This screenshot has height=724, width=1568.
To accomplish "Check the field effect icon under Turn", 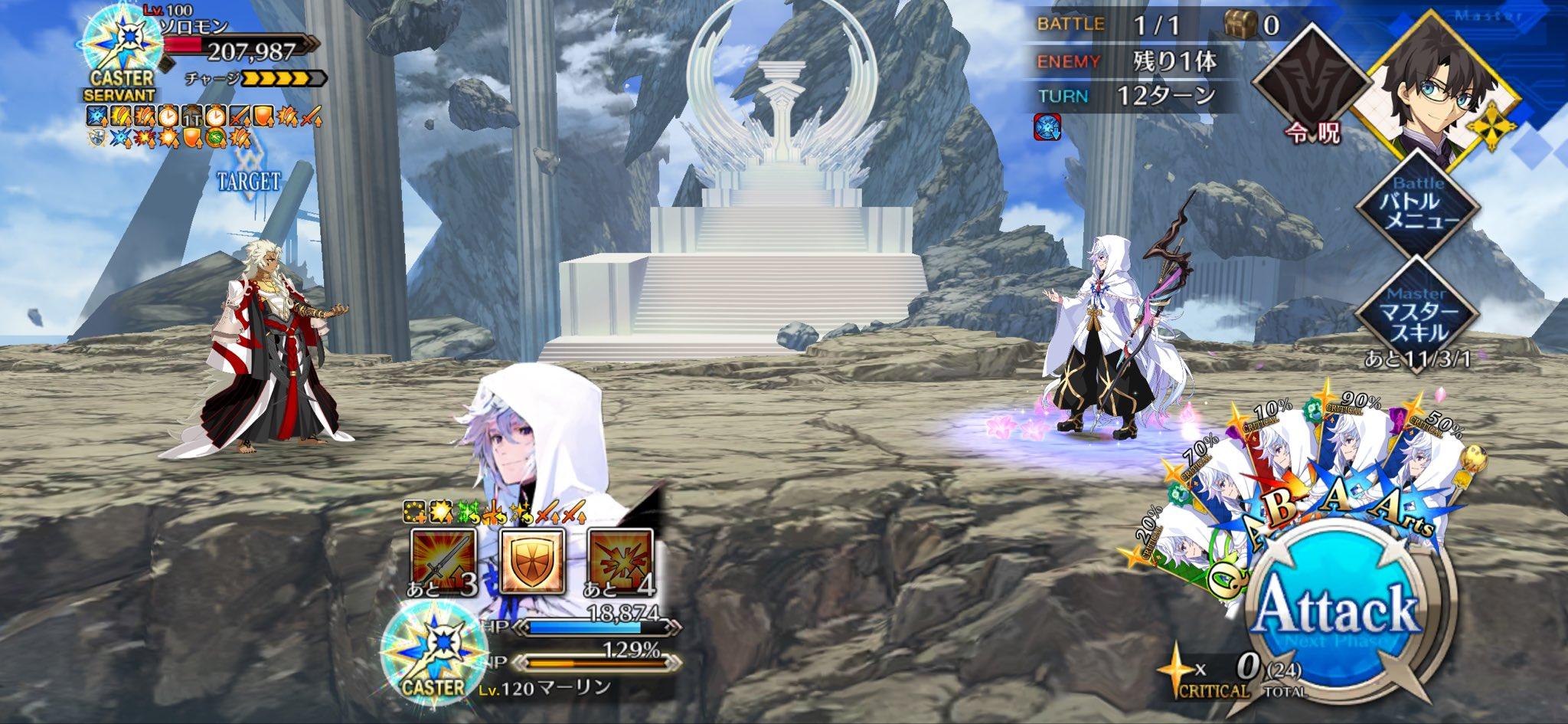I will pyautogui.click(x=1047, y=127).
